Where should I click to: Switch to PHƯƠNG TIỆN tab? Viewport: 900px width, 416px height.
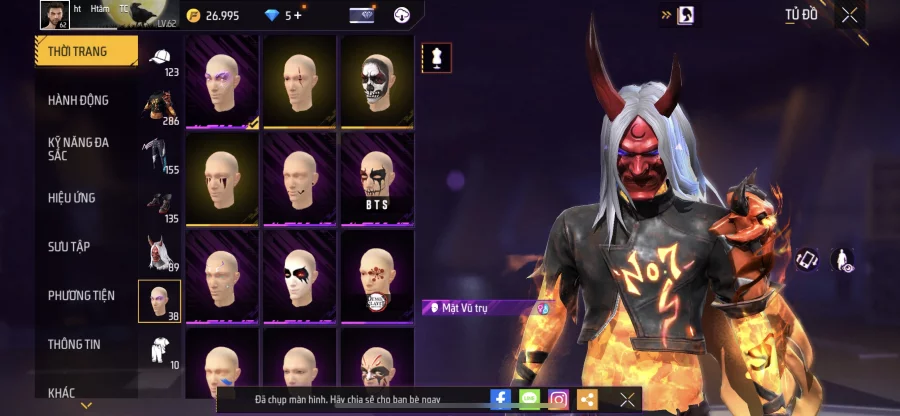pos(81,295)
